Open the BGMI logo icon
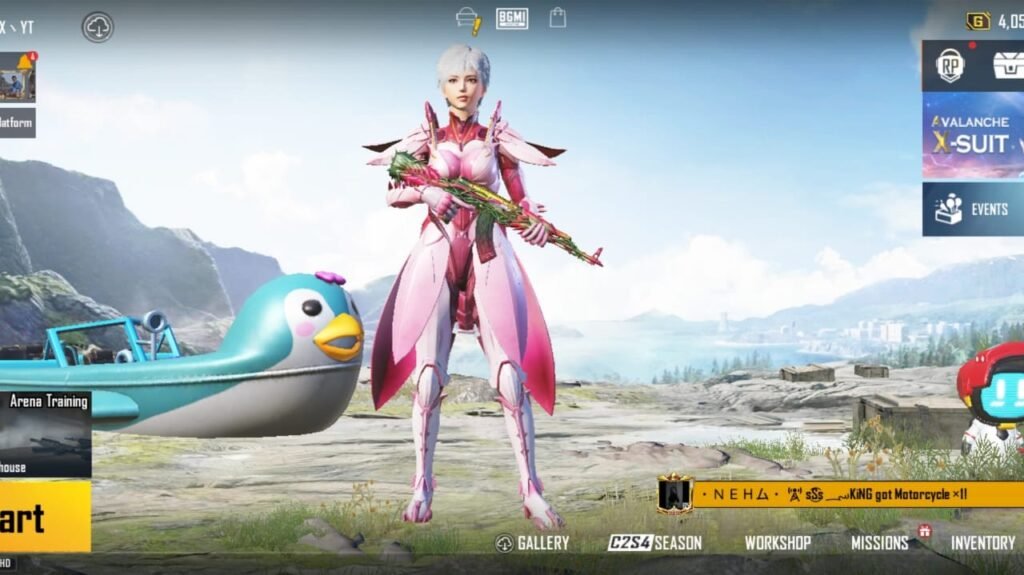The width and height of the screenshot is (1024, 575). (512, 18)
